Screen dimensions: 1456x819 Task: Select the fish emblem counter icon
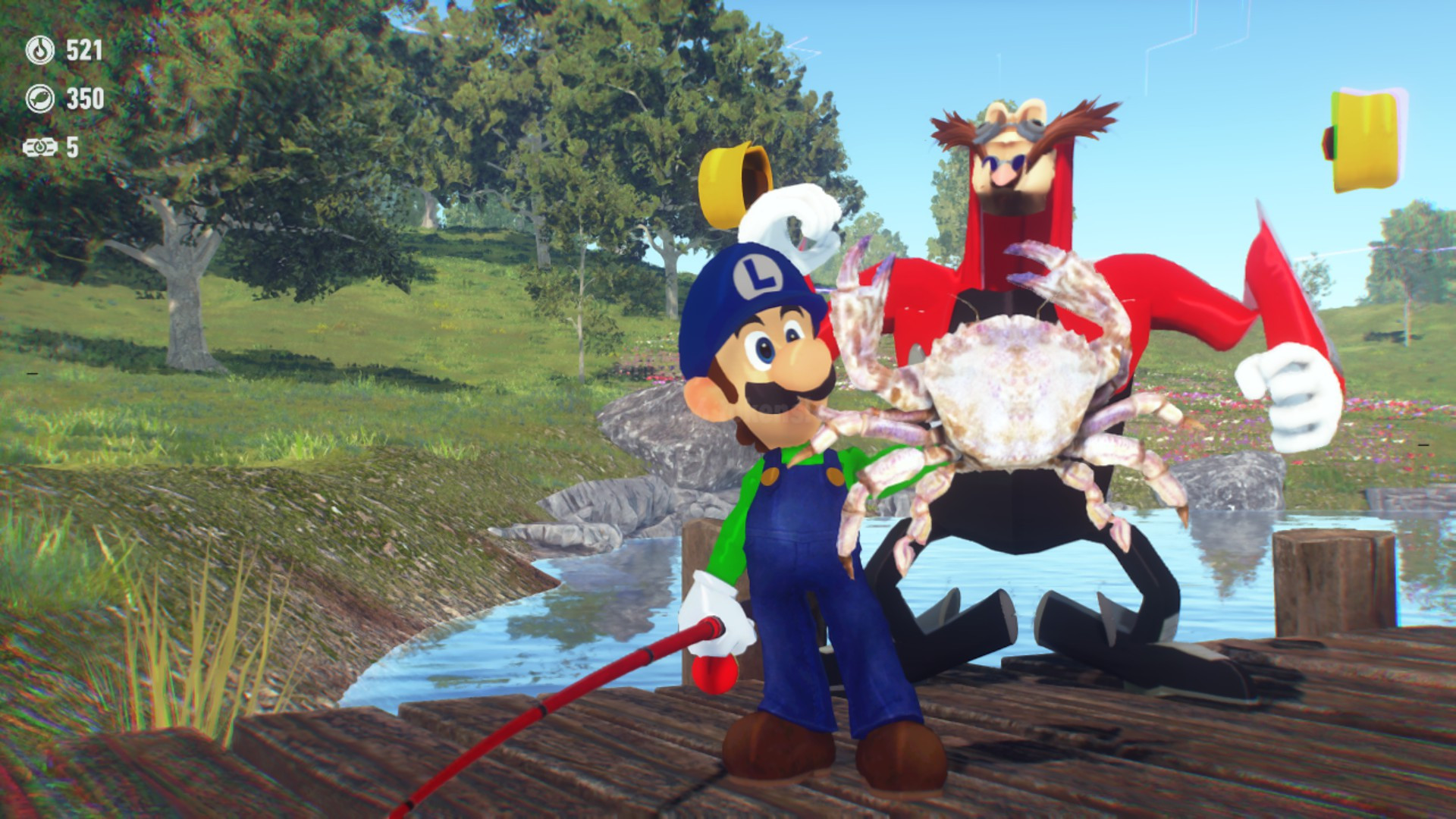(42, 97)
